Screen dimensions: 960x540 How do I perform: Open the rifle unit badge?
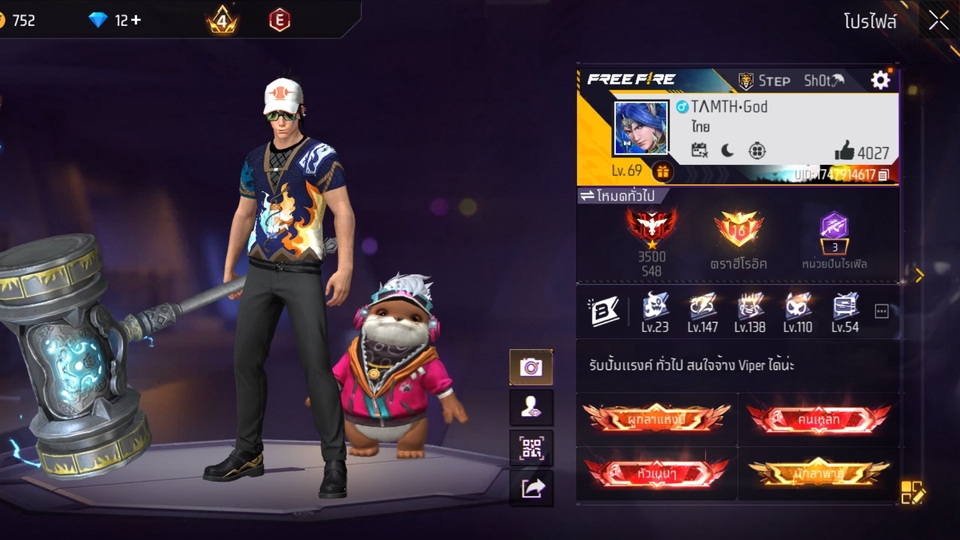(834, 231)
